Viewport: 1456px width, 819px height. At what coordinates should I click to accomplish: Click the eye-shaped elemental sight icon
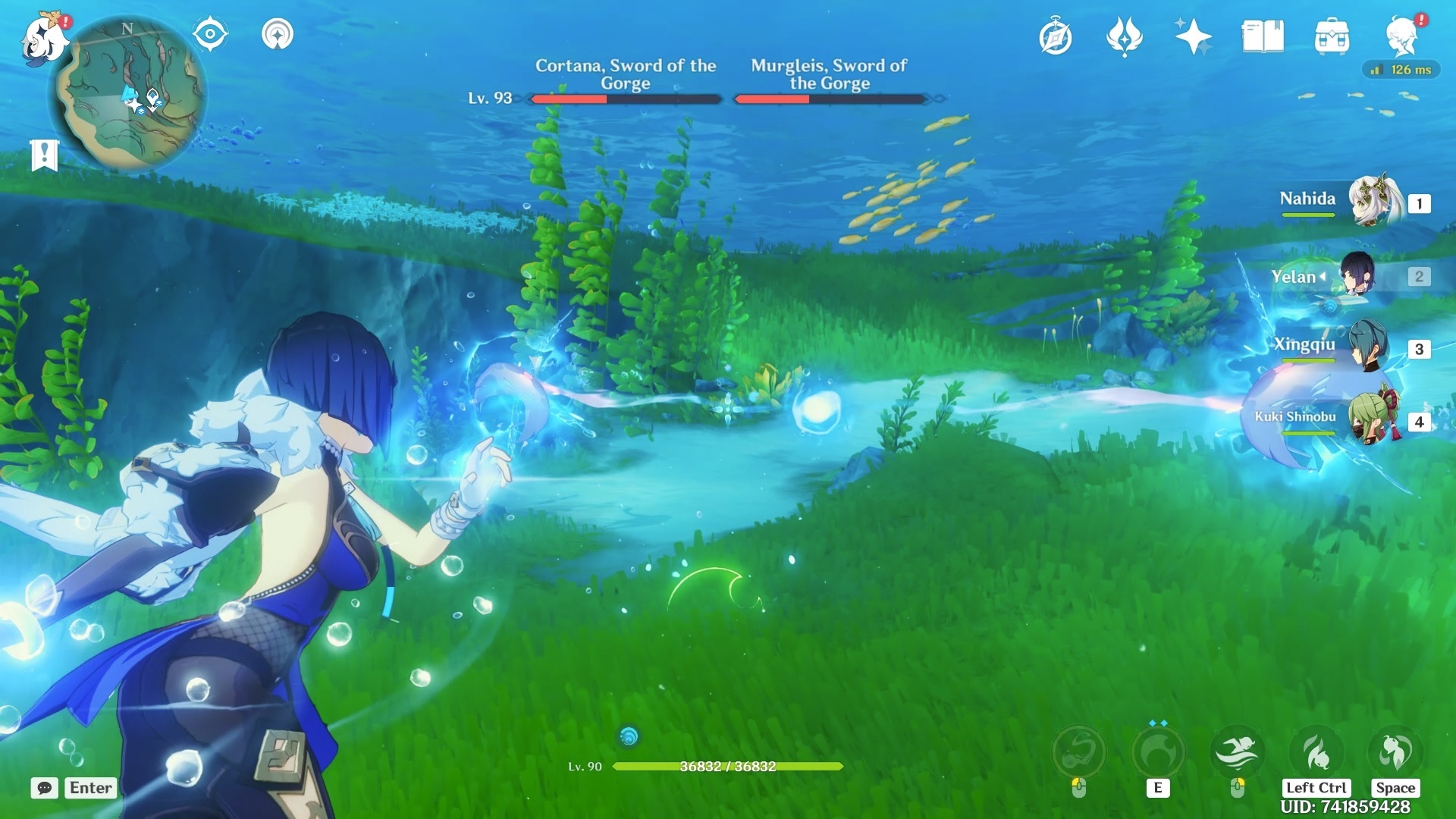coord(210,35)
